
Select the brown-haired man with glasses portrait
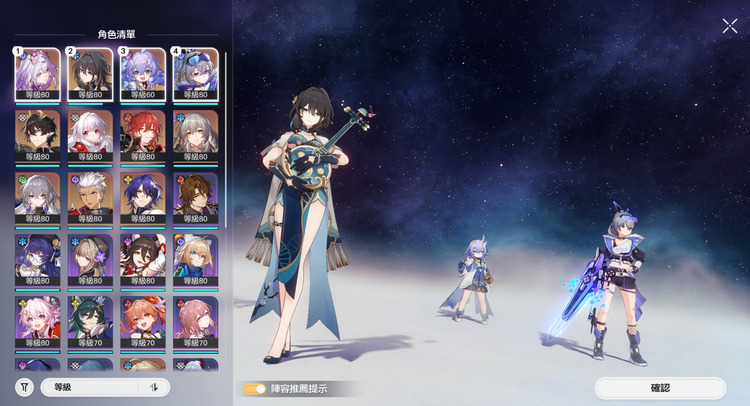(196, 197)
